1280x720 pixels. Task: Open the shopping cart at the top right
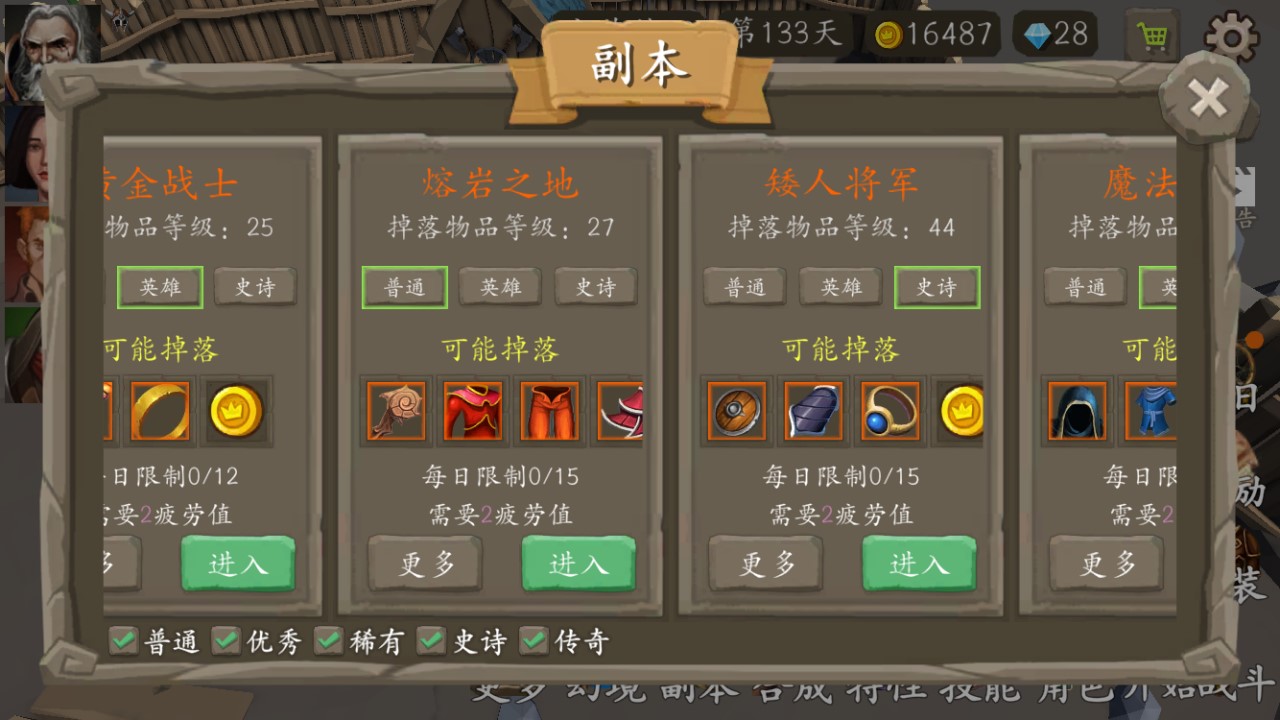[x=1152, y=36]
